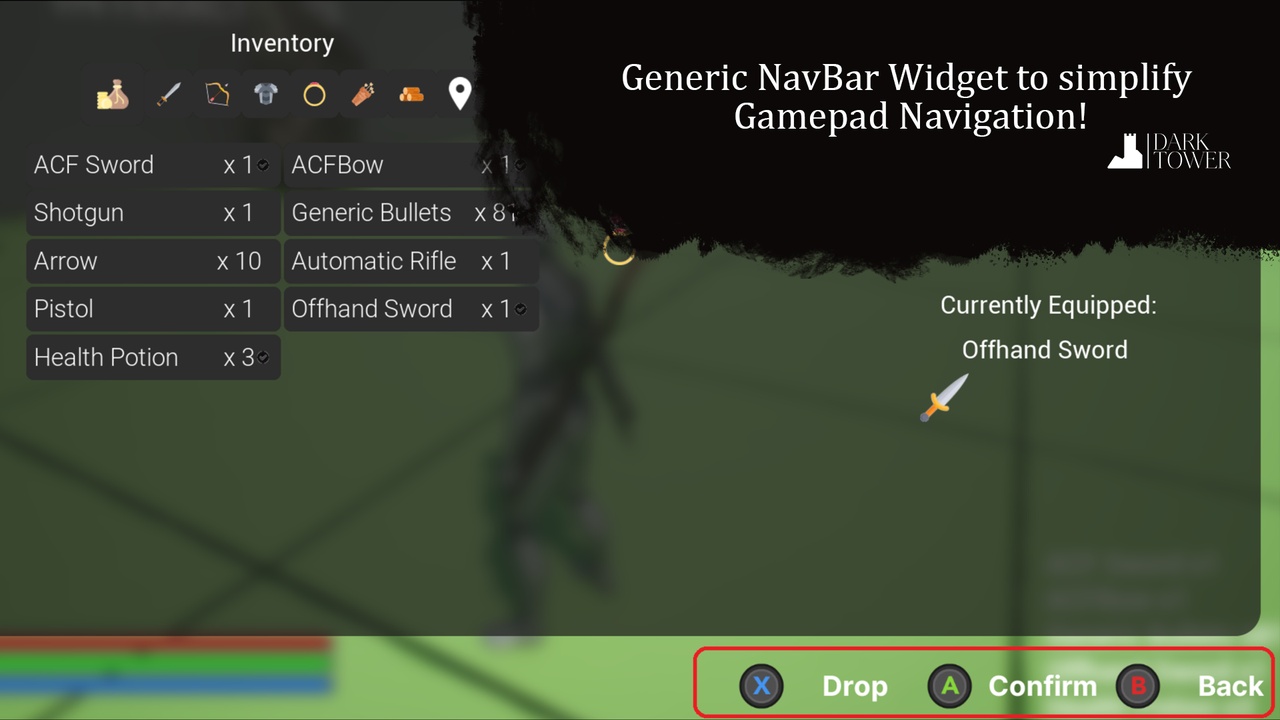Image resolution: width=1280 pixels, height=720 pixels.
Task: Toggle the checkmark on Health Potion
Action: coord(262,357)
